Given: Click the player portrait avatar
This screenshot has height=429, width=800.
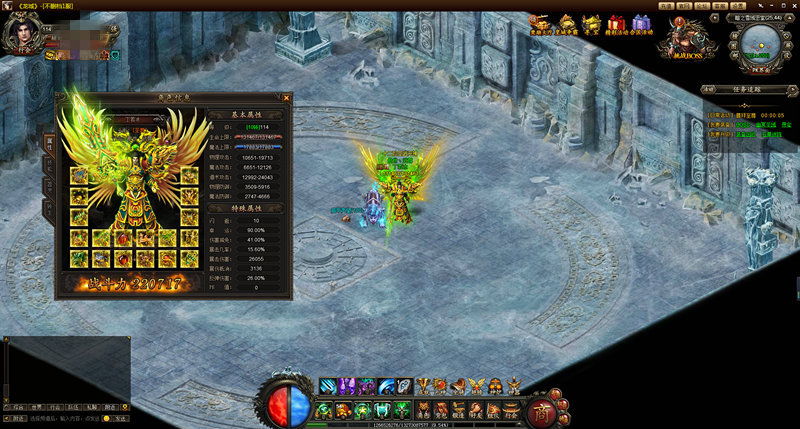Looking at the screenshot, I should click(x=22, y=36).
